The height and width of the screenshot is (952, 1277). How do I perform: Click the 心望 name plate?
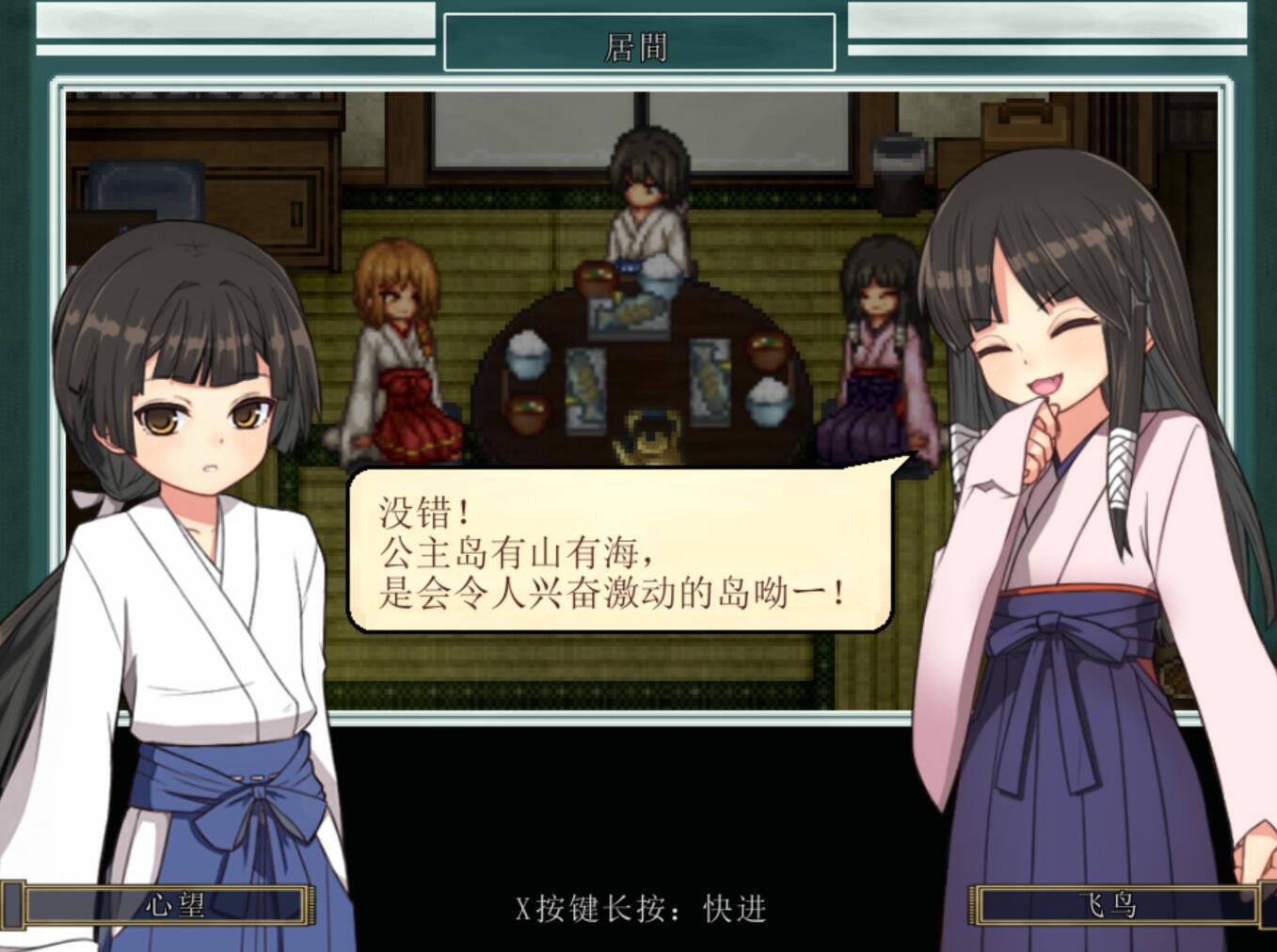(162, 906)
